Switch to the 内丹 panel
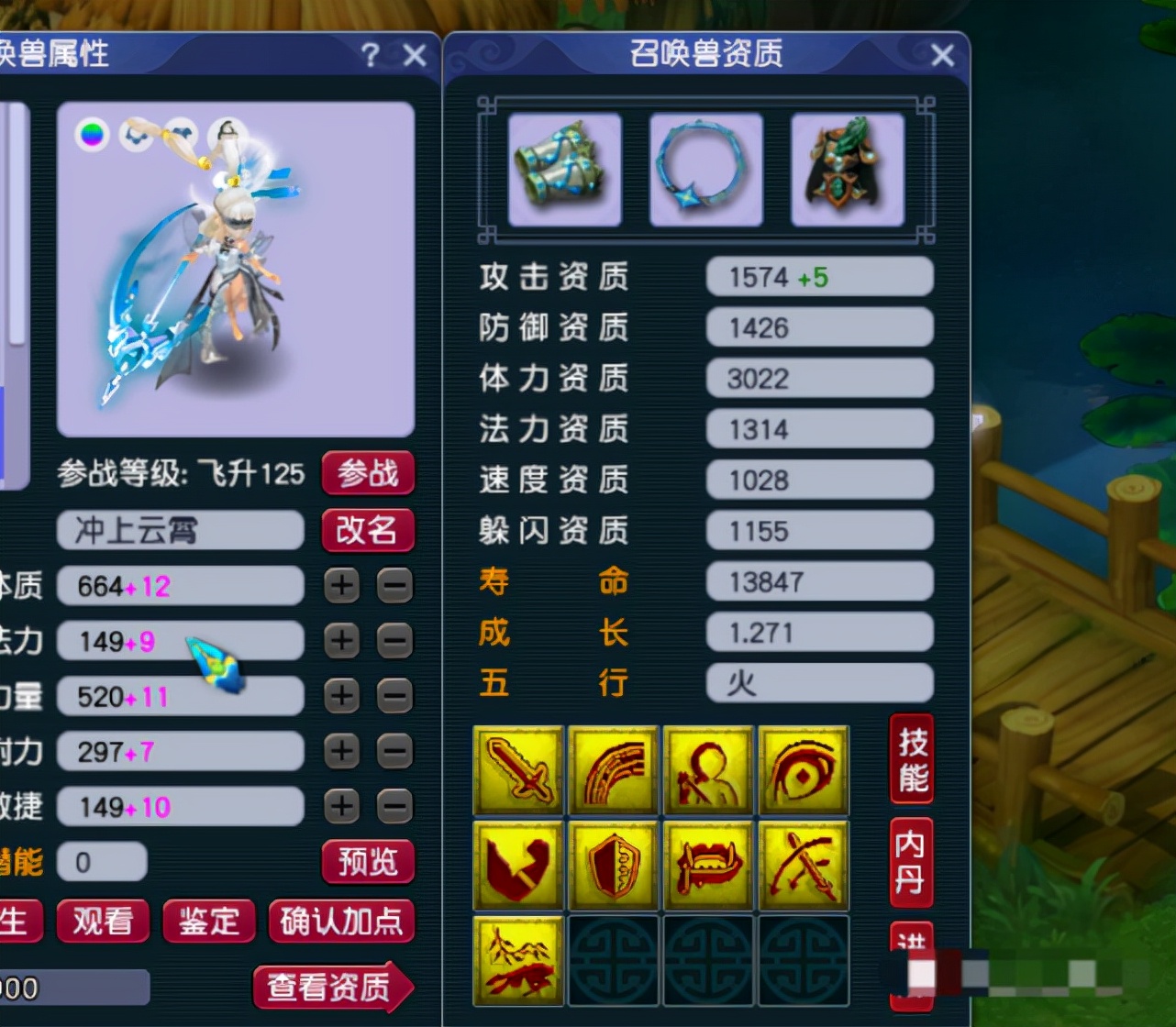 click(x=911, y=862)
